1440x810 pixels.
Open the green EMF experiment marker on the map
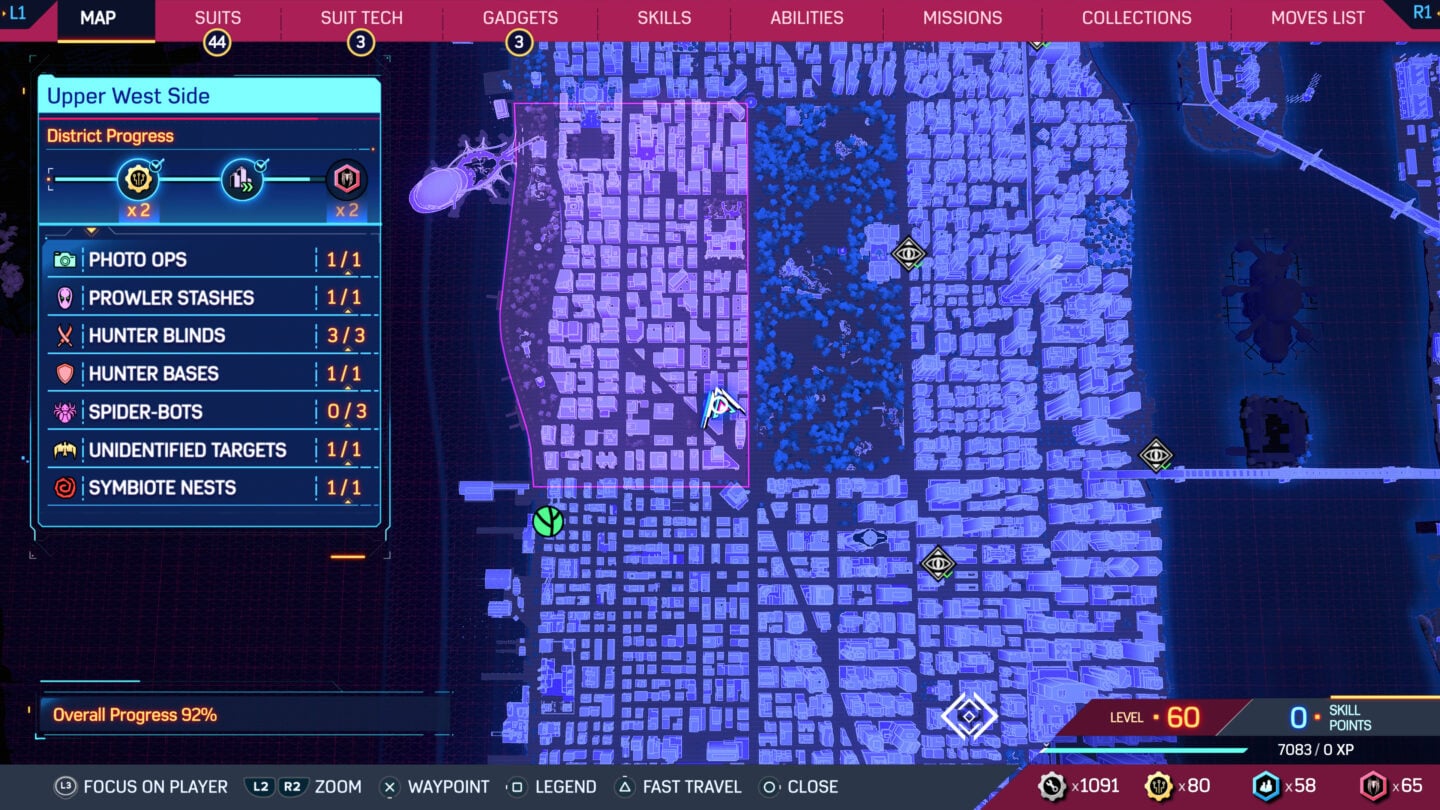[546, 521]
